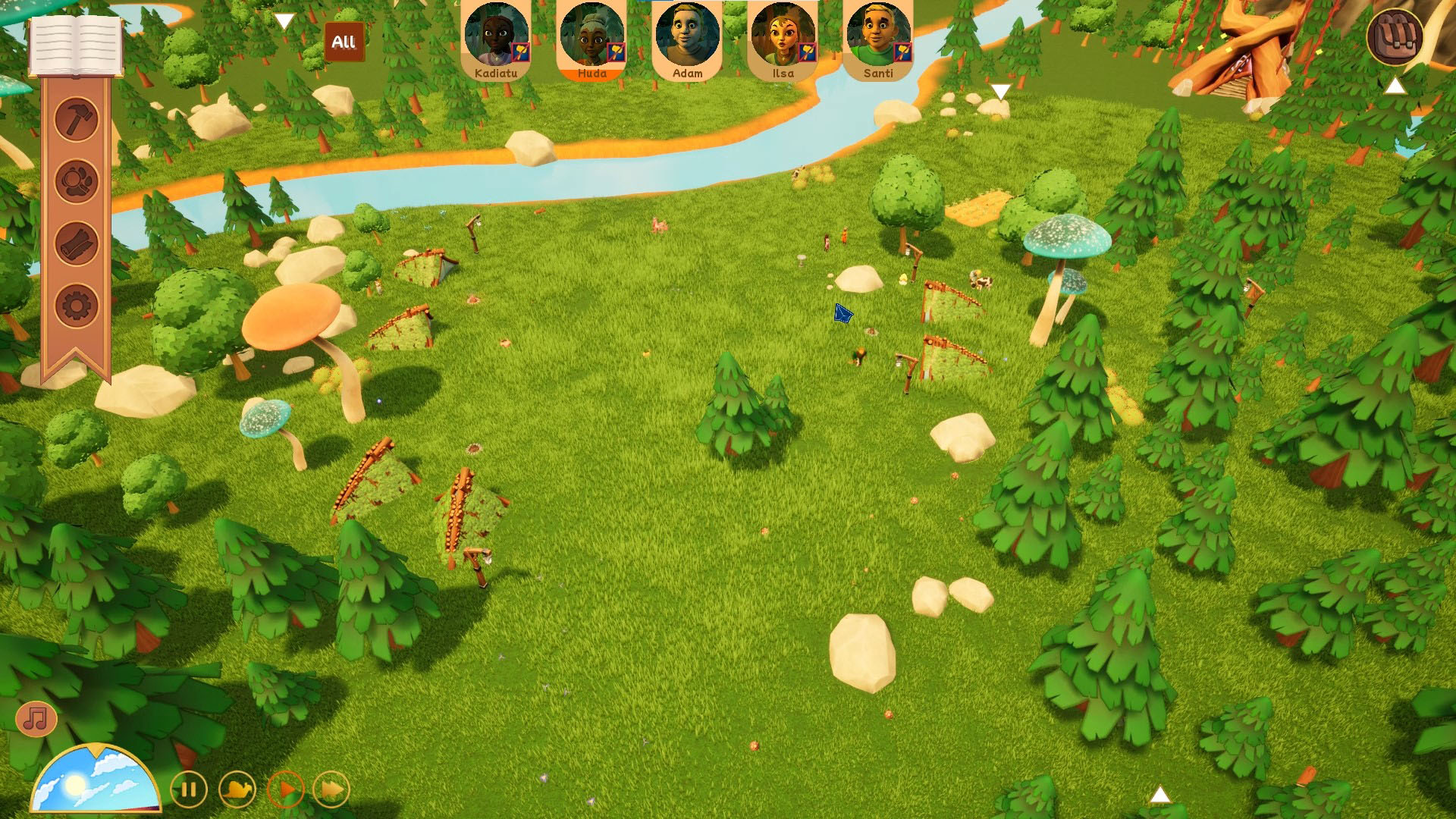Open the gear settings menu
Image resolution: width=1456 pixels, height=819 pixels.
[77, 306]
